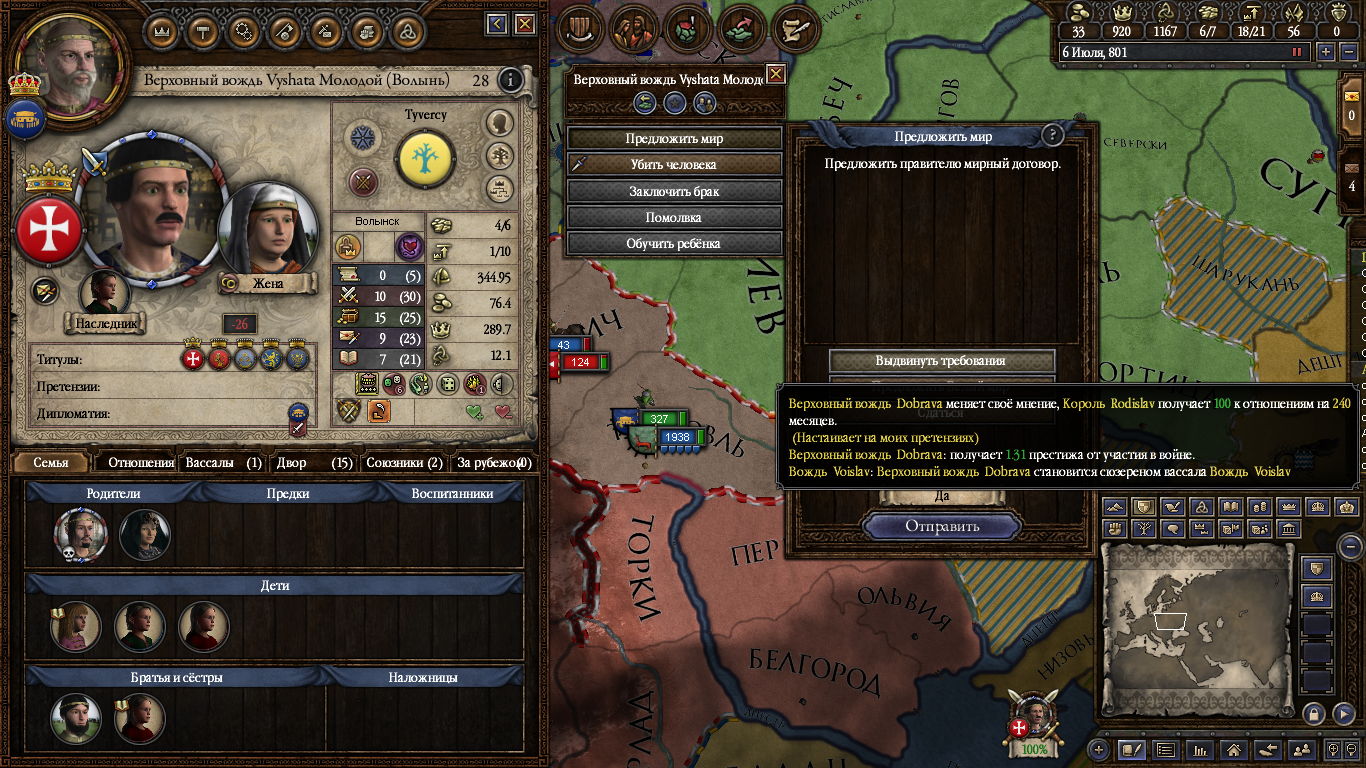This screenshot has height=768, width=1366.
Task: Select 'Заключить брак' diplomacy option
Action: click(x=674, y=191)
